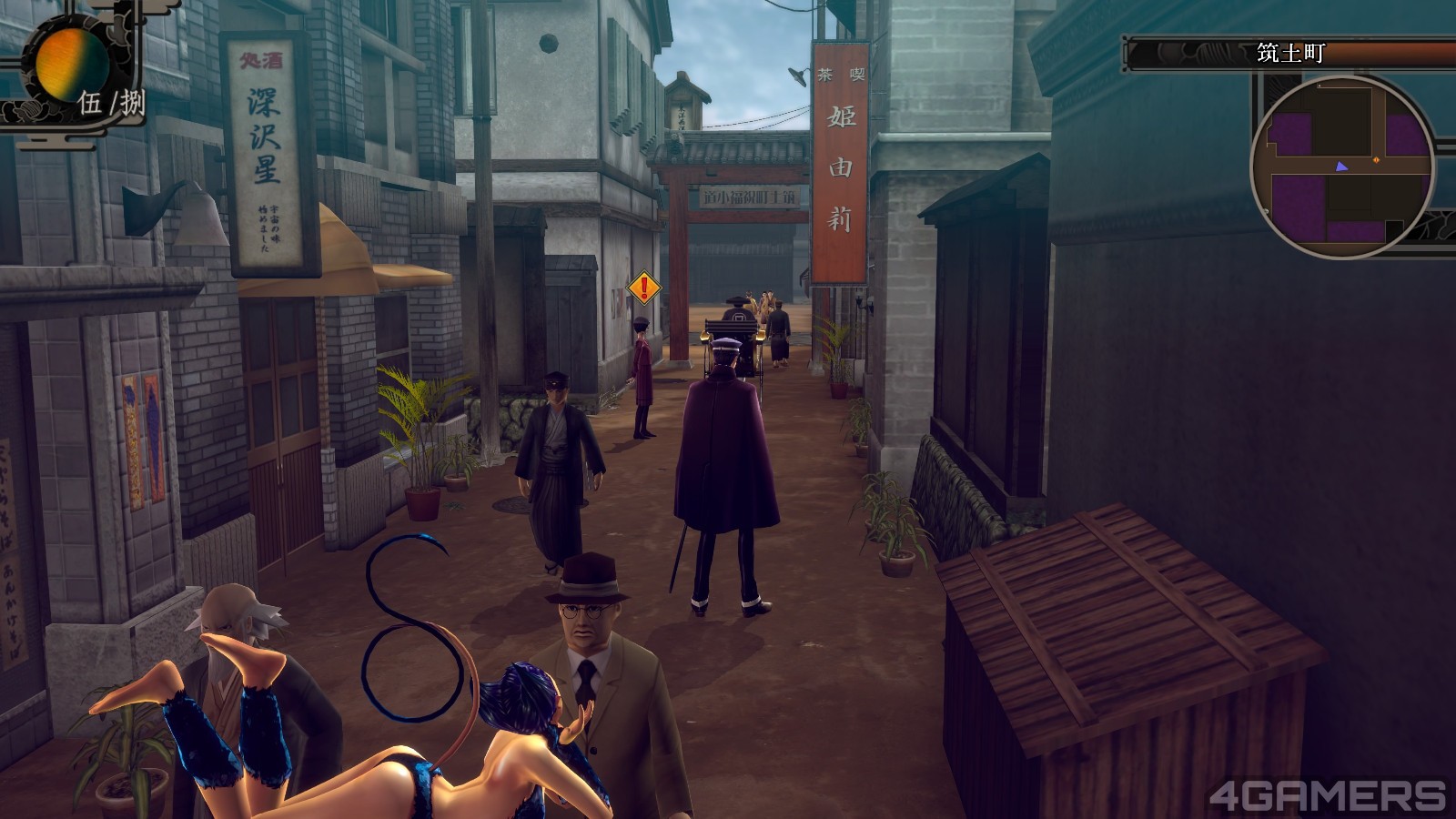Select the yellow exclamation alert marker
The image size is (1456, 819).
tap(645, 288)
